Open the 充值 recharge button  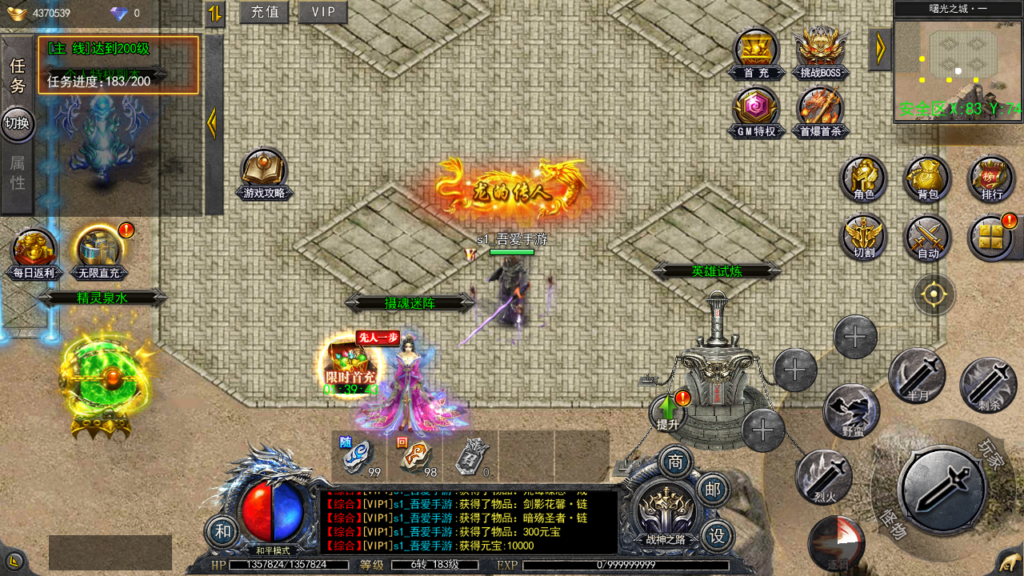click(x=264, y=12)
